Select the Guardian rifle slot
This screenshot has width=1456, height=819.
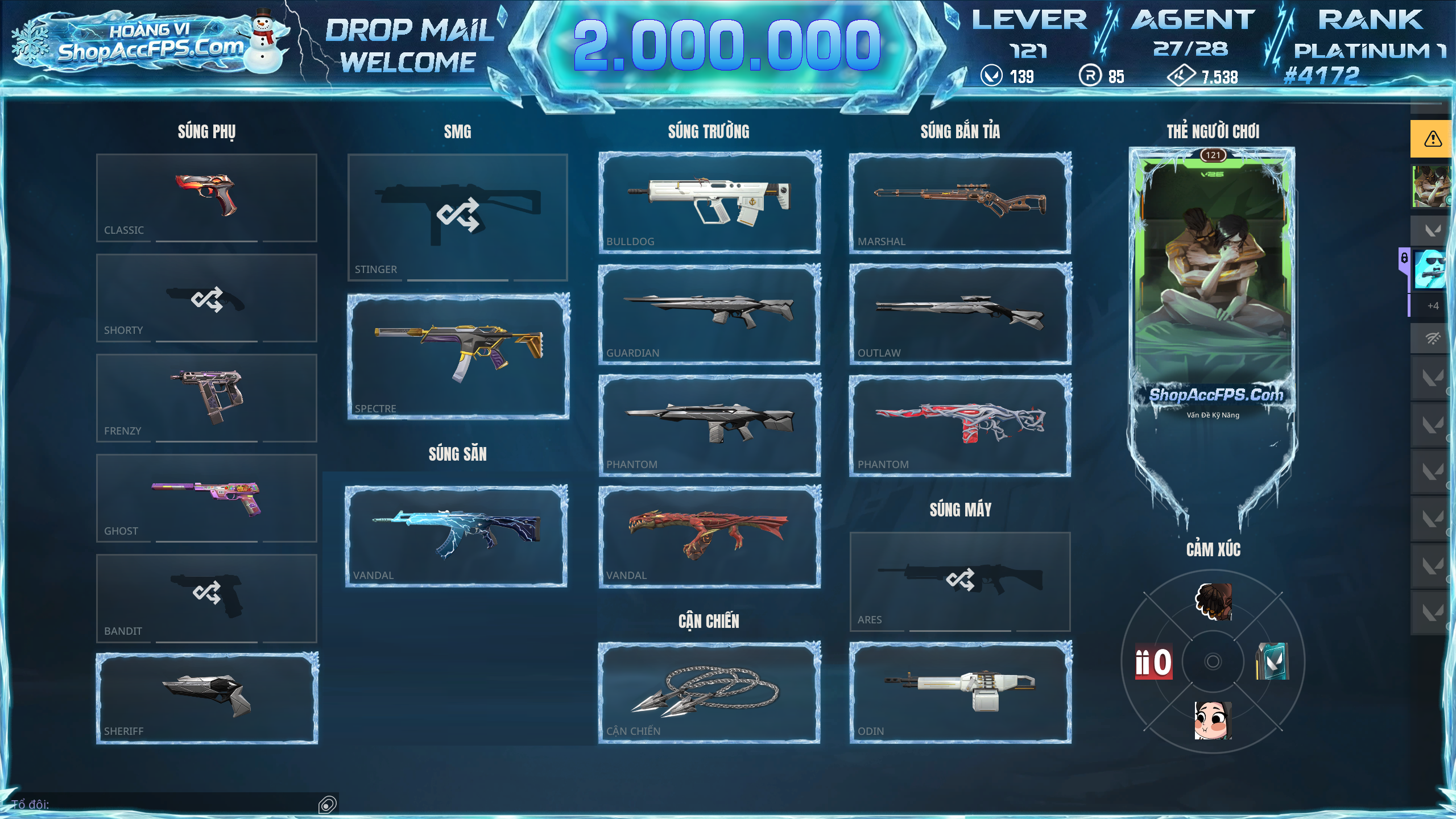click(709, 314)
